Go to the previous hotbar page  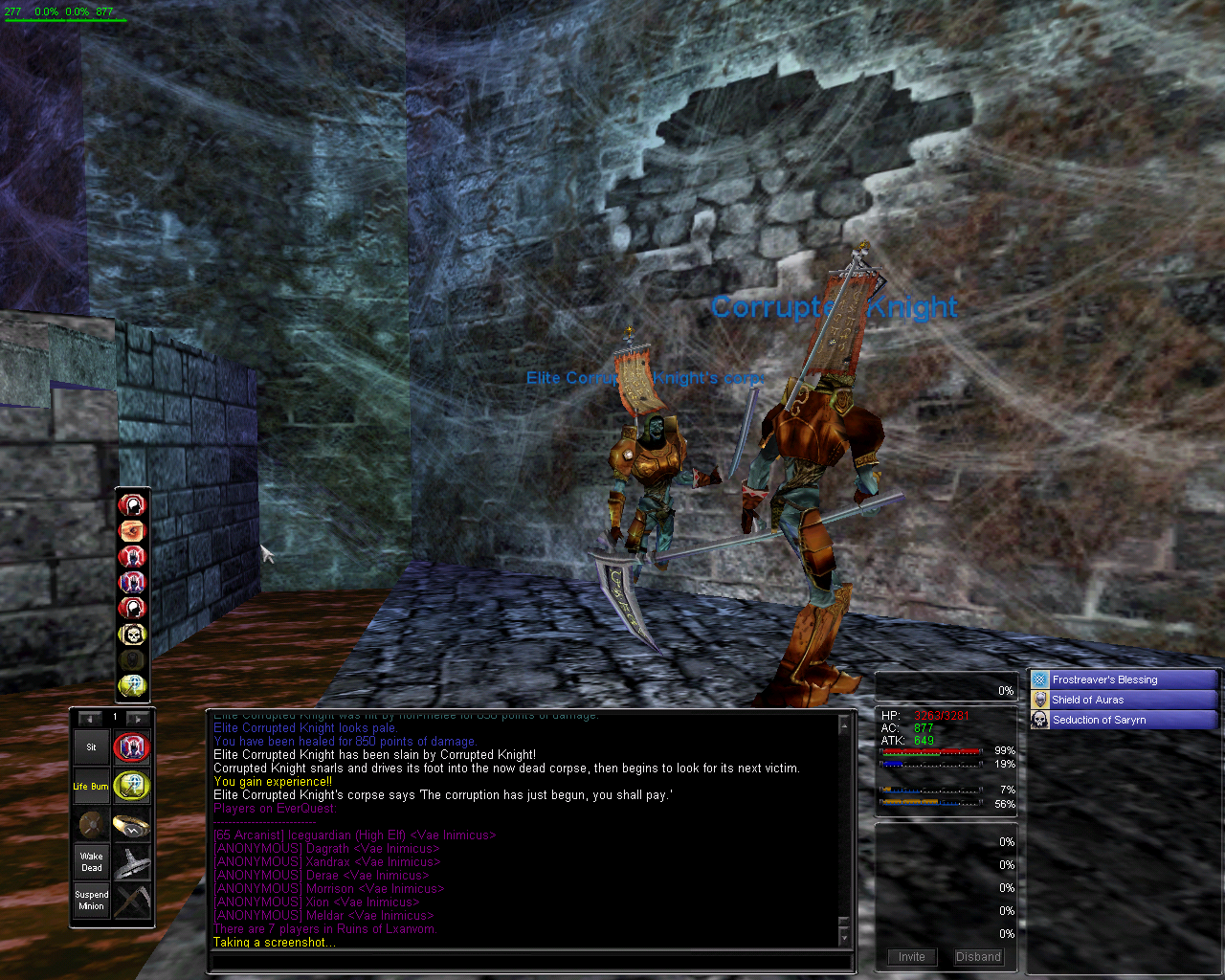pyautogui.click(x=90, y=718)
